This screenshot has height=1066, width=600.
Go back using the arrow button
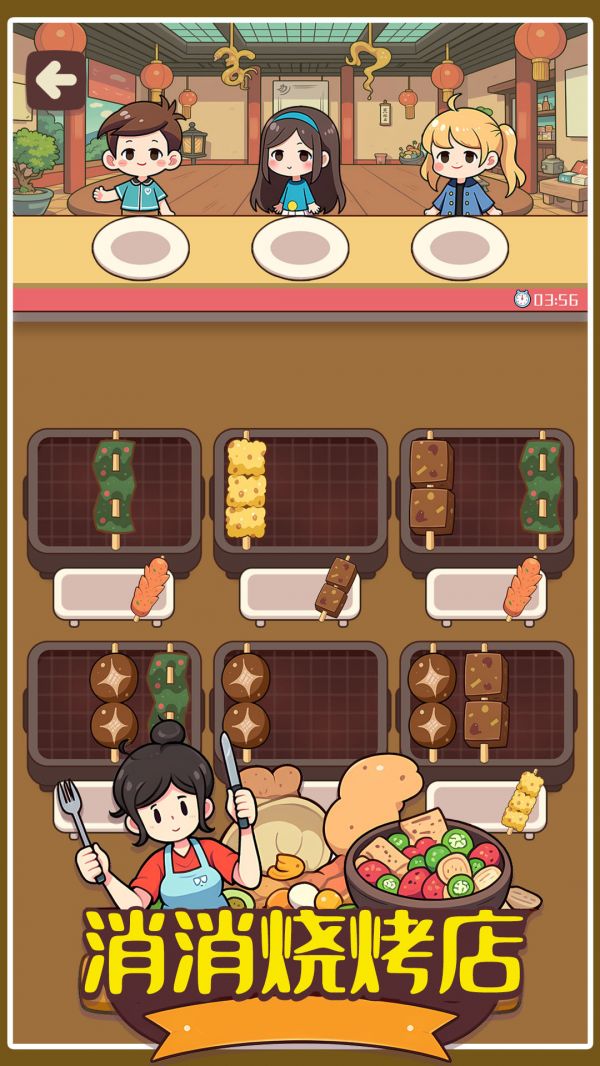[55, 79]
